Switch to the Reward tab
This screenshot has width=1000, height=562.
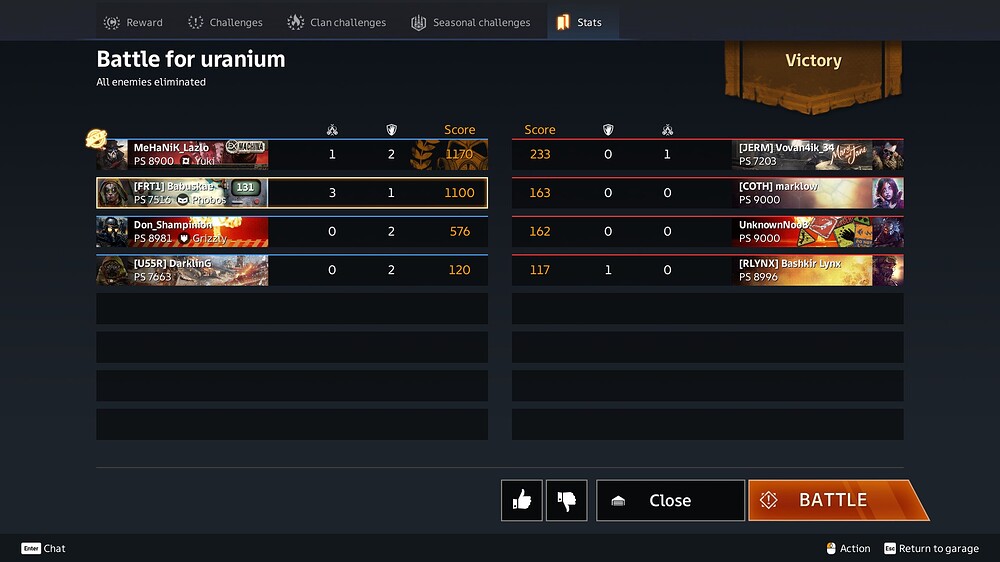pyautogui.click(x=133, y=22)
